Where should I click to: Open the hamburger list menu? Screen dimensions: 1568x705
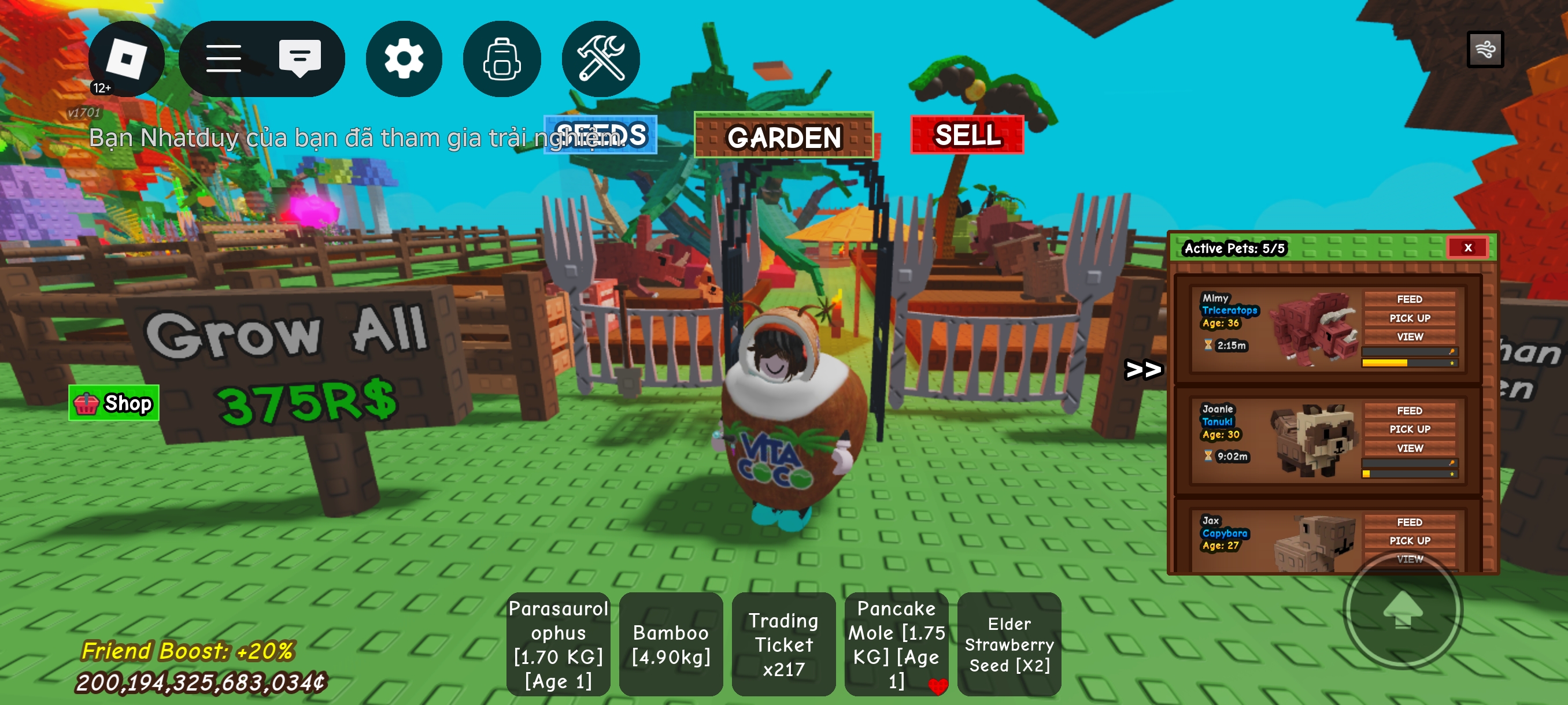223,59
